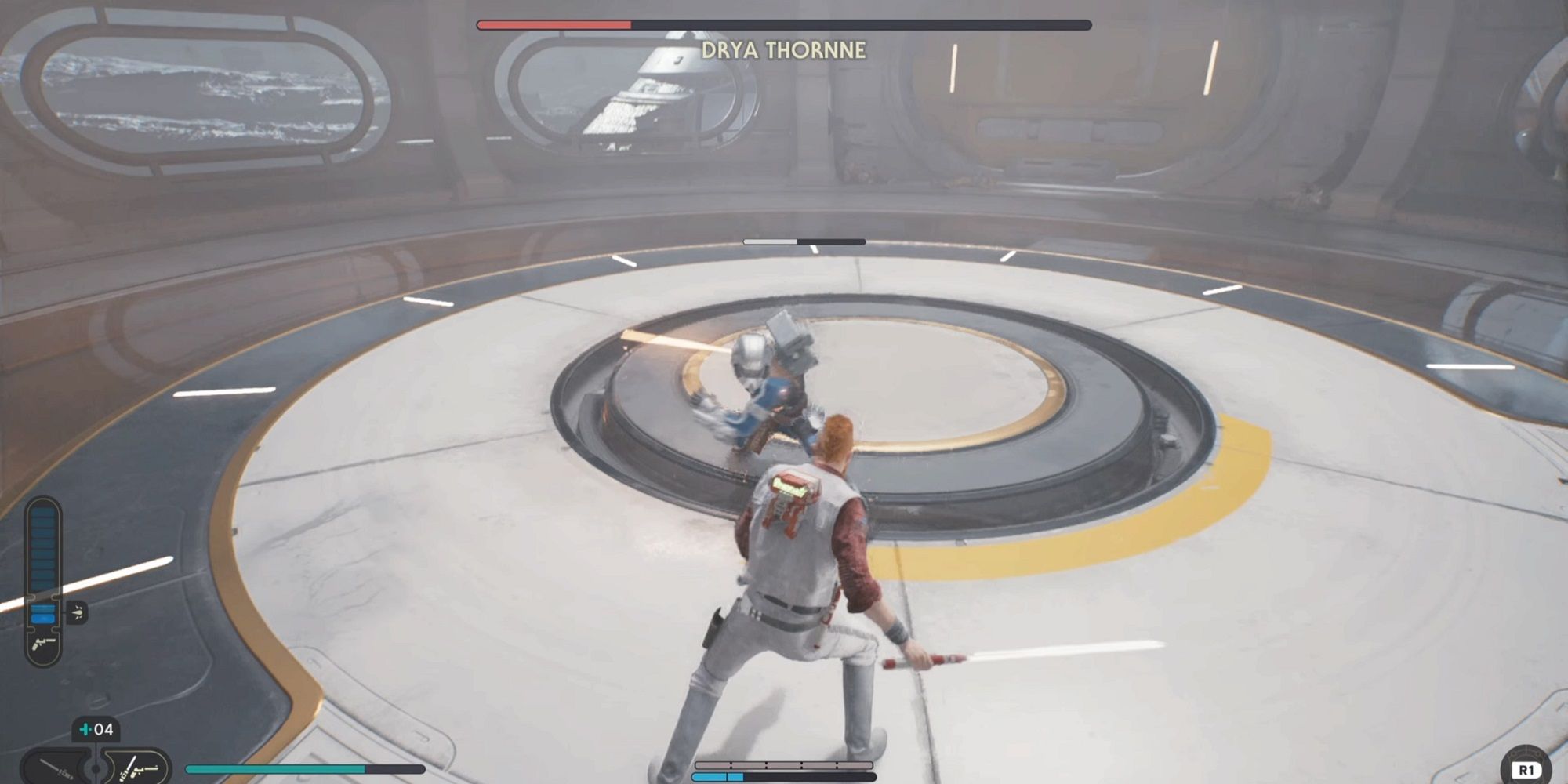The height and width of the screenshot is (784, 1568).
Task: Toggle the stim counter display
Action: pos(94,730)
